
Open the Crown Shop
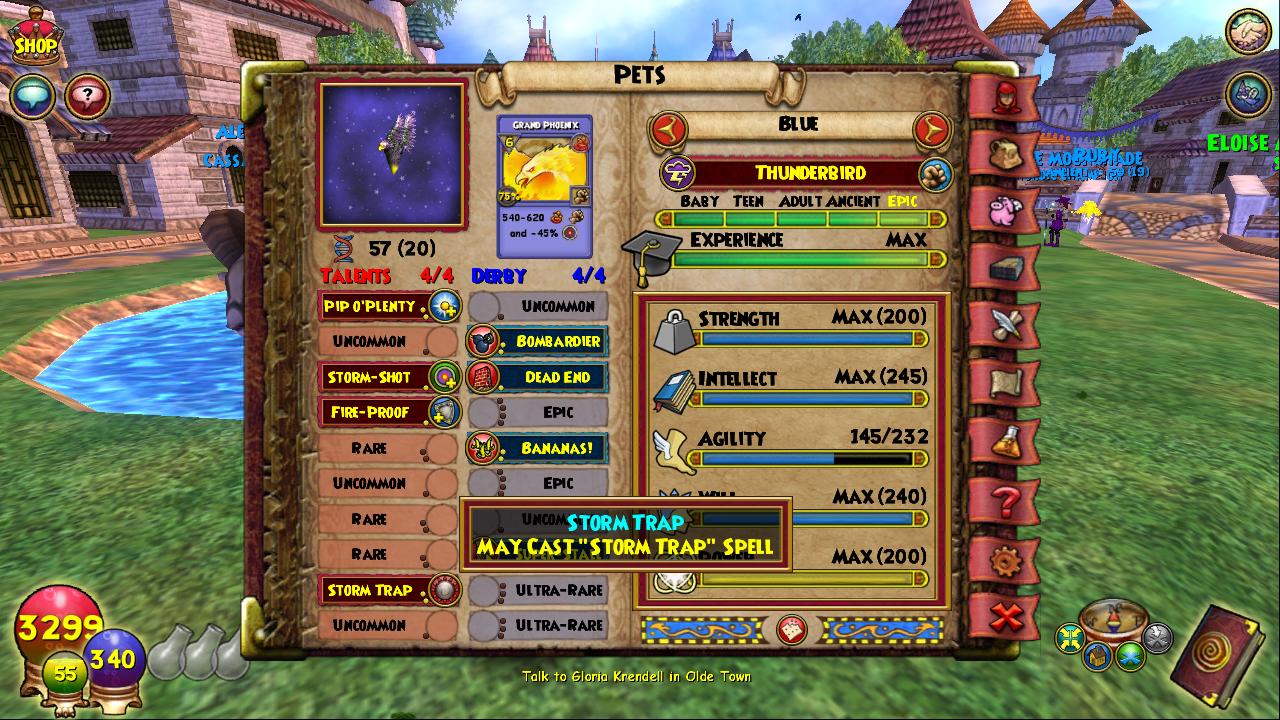tap(34, 36)
